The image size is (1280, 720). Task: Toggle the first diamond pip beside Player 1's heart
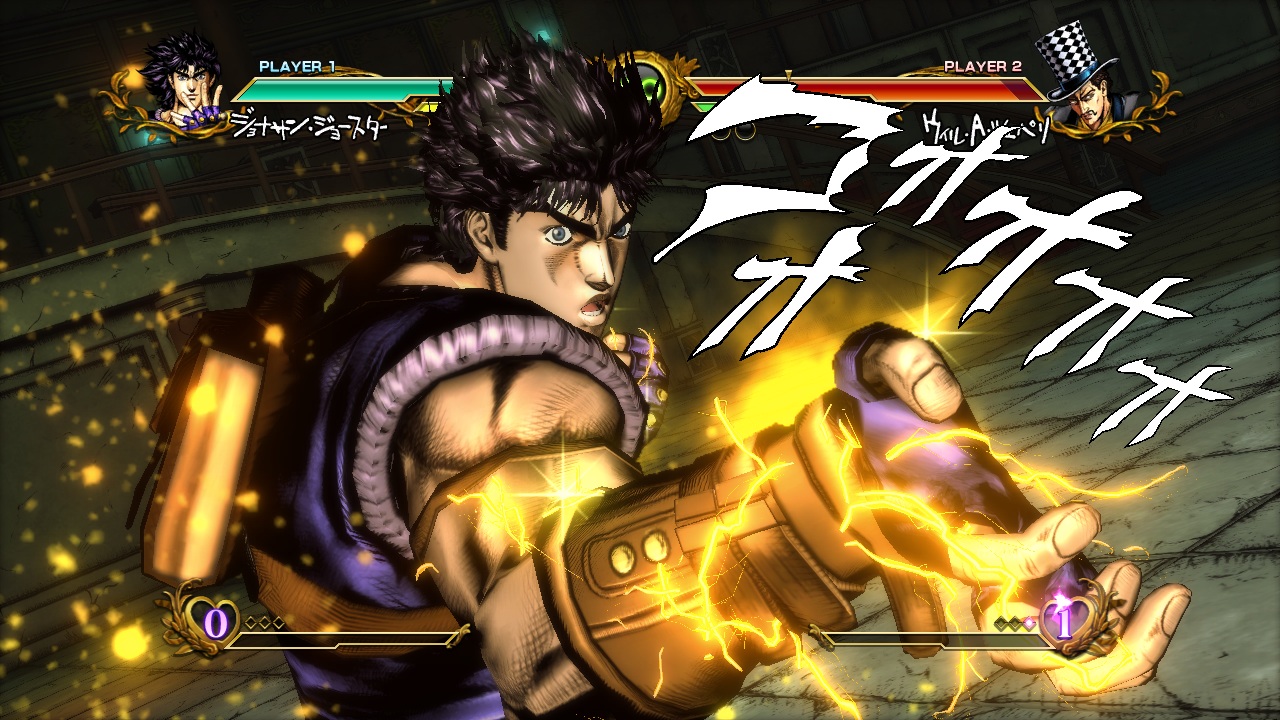(250, 621)
